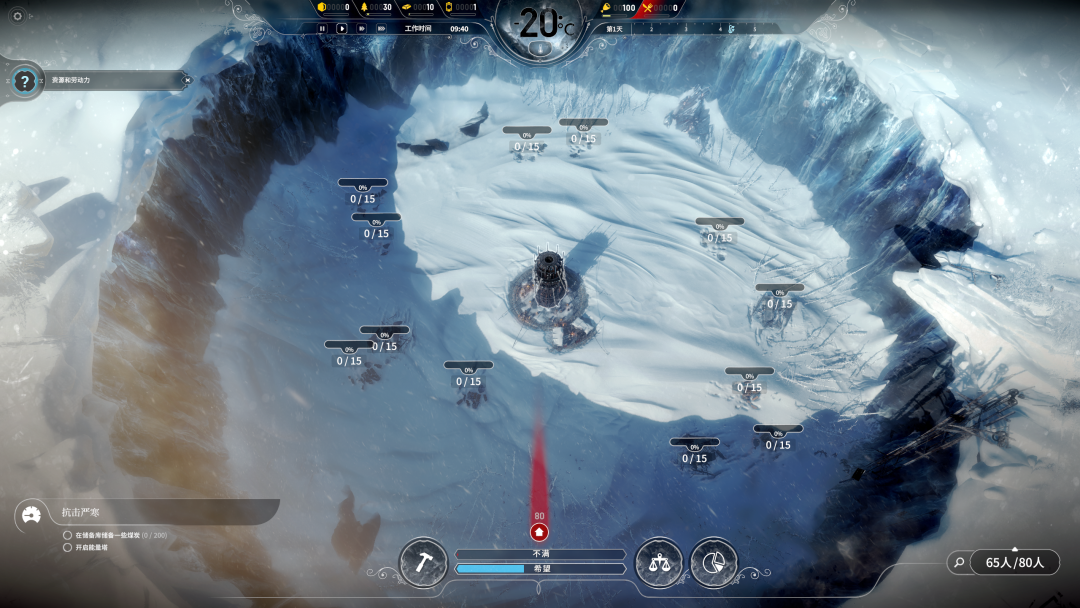Close the 资源和劳动力 tutorial banner
This screenshot has width=1080, height=608.
click(x=186, y=80)
